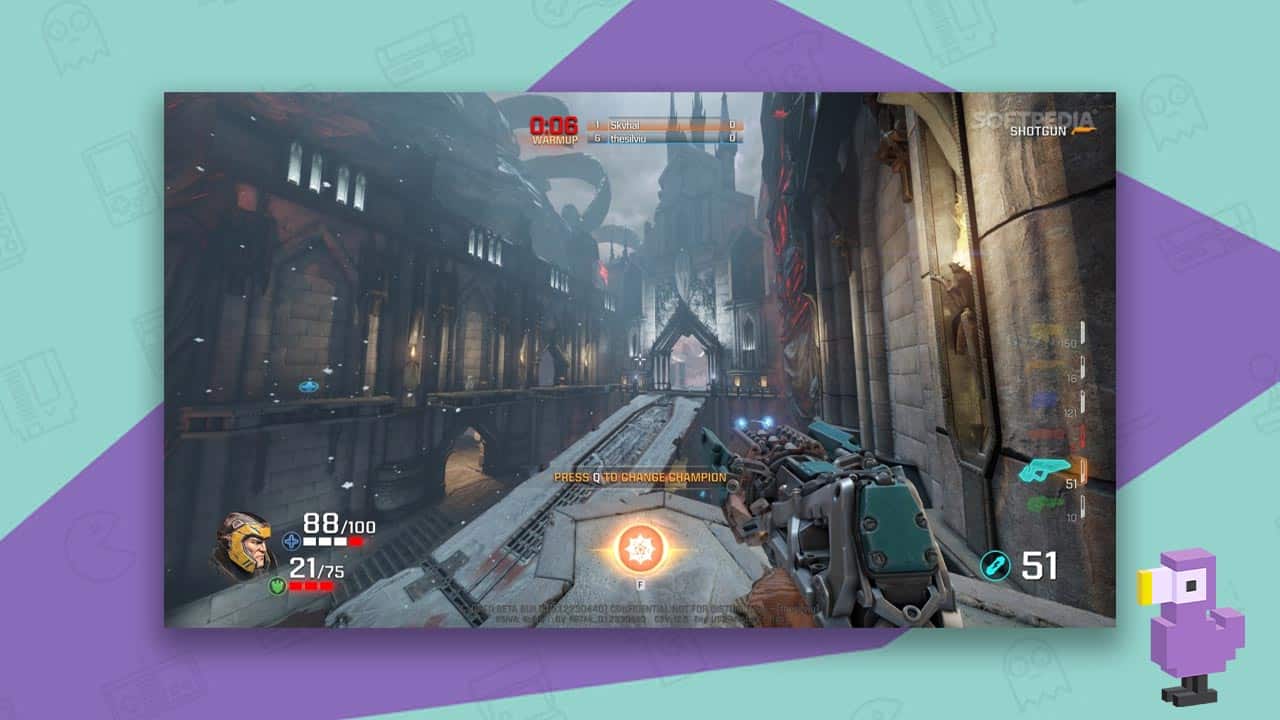Click the blue health cross icon
Screen dimensions: 1280x720
[291, 540]
